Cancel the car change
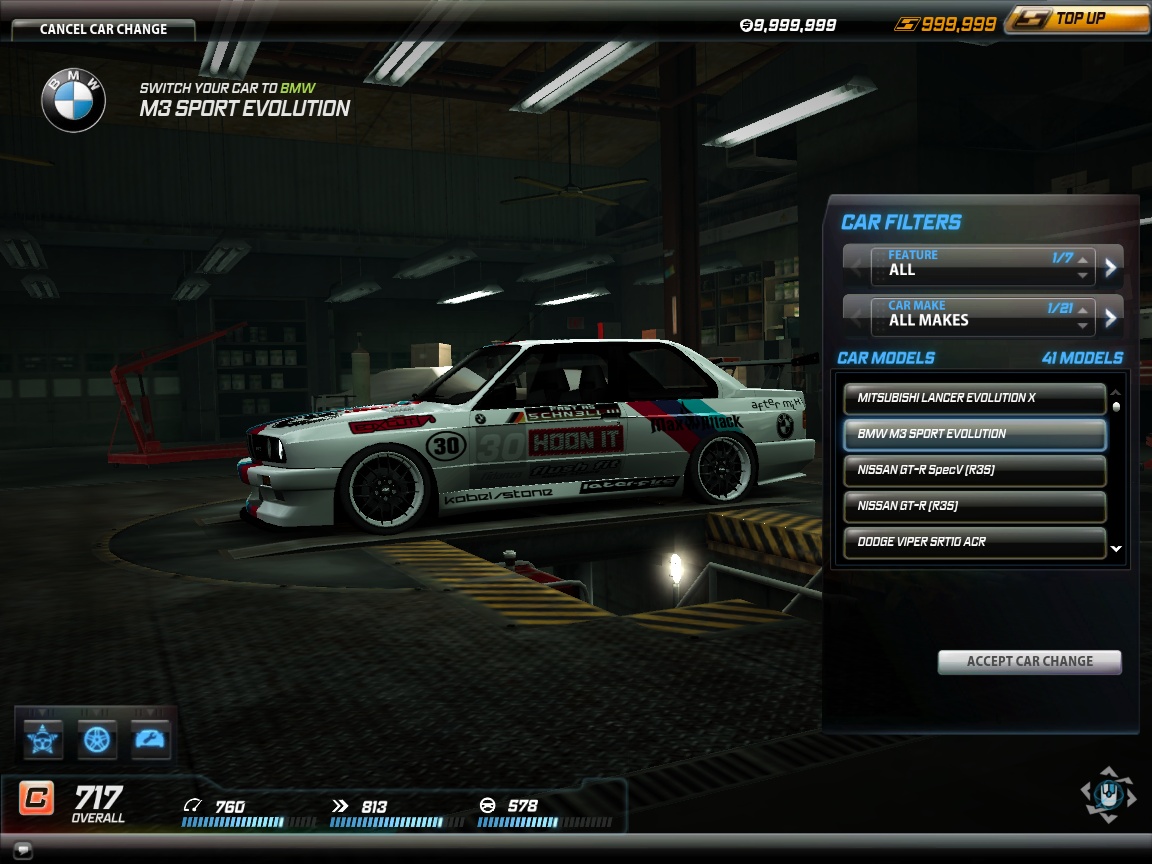This screenshot has height=864, width=1152. pyautogui.click(x=103, y=29)
